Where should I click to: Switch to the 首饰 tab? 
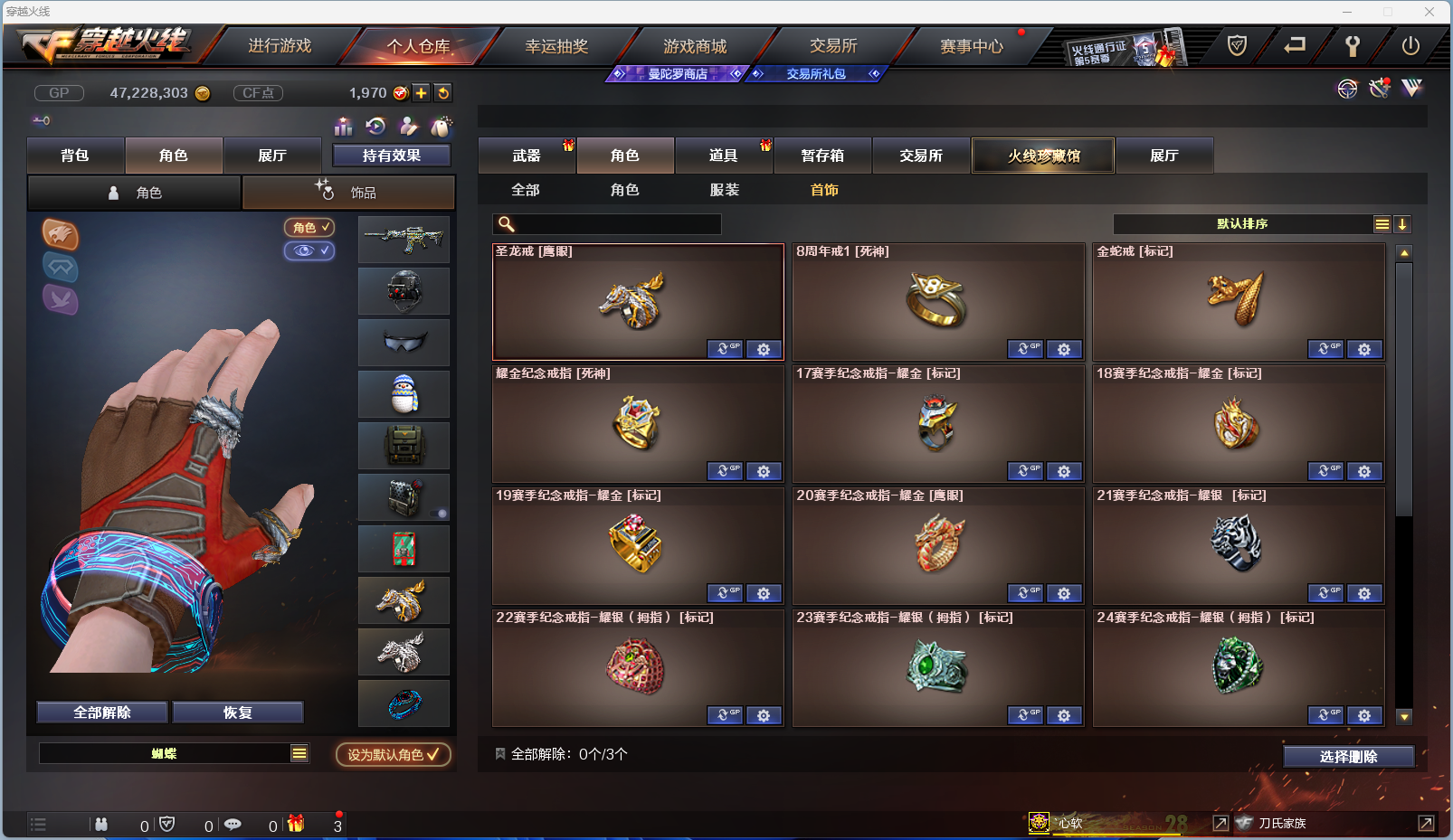[824, 190]
